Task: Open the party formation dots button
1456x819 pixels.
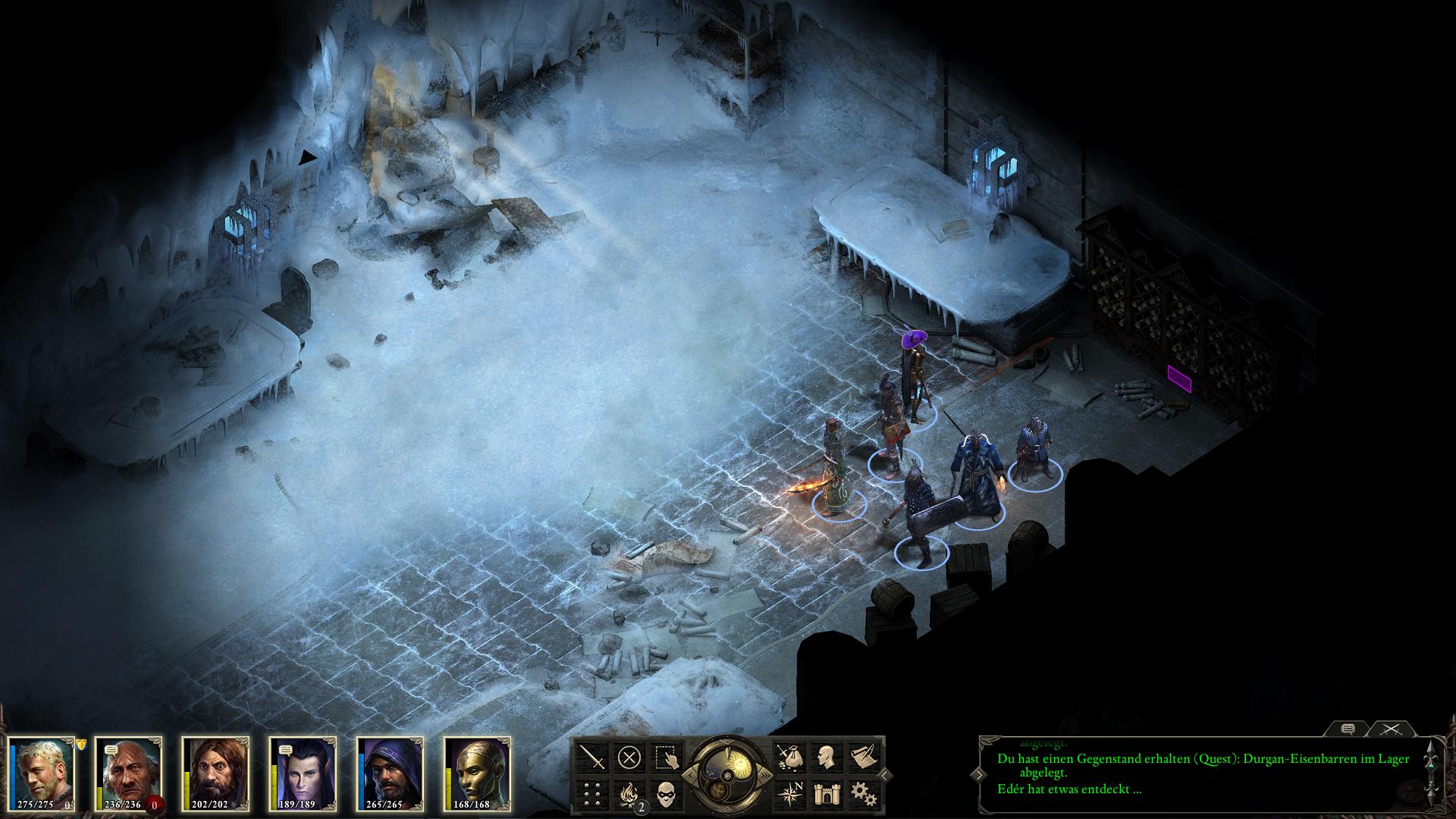Action: [591, 794]
